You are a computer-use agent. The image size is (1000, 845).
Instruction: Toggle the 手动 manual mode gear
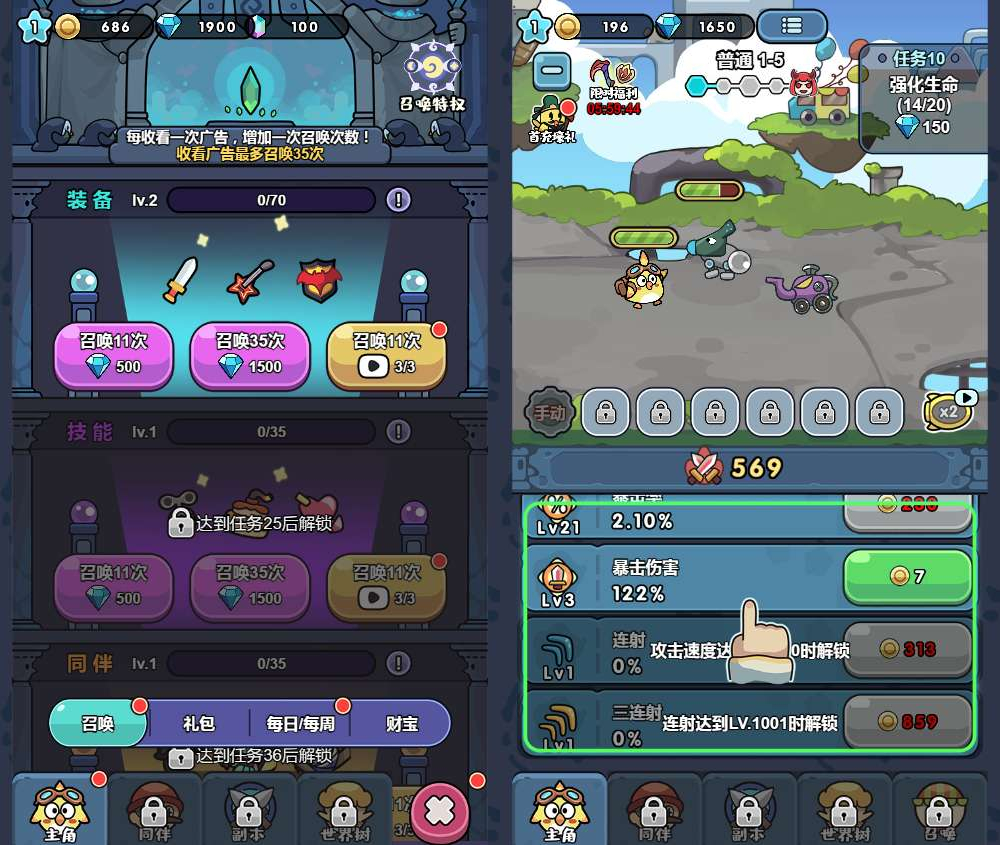click(x=549, y=412)
